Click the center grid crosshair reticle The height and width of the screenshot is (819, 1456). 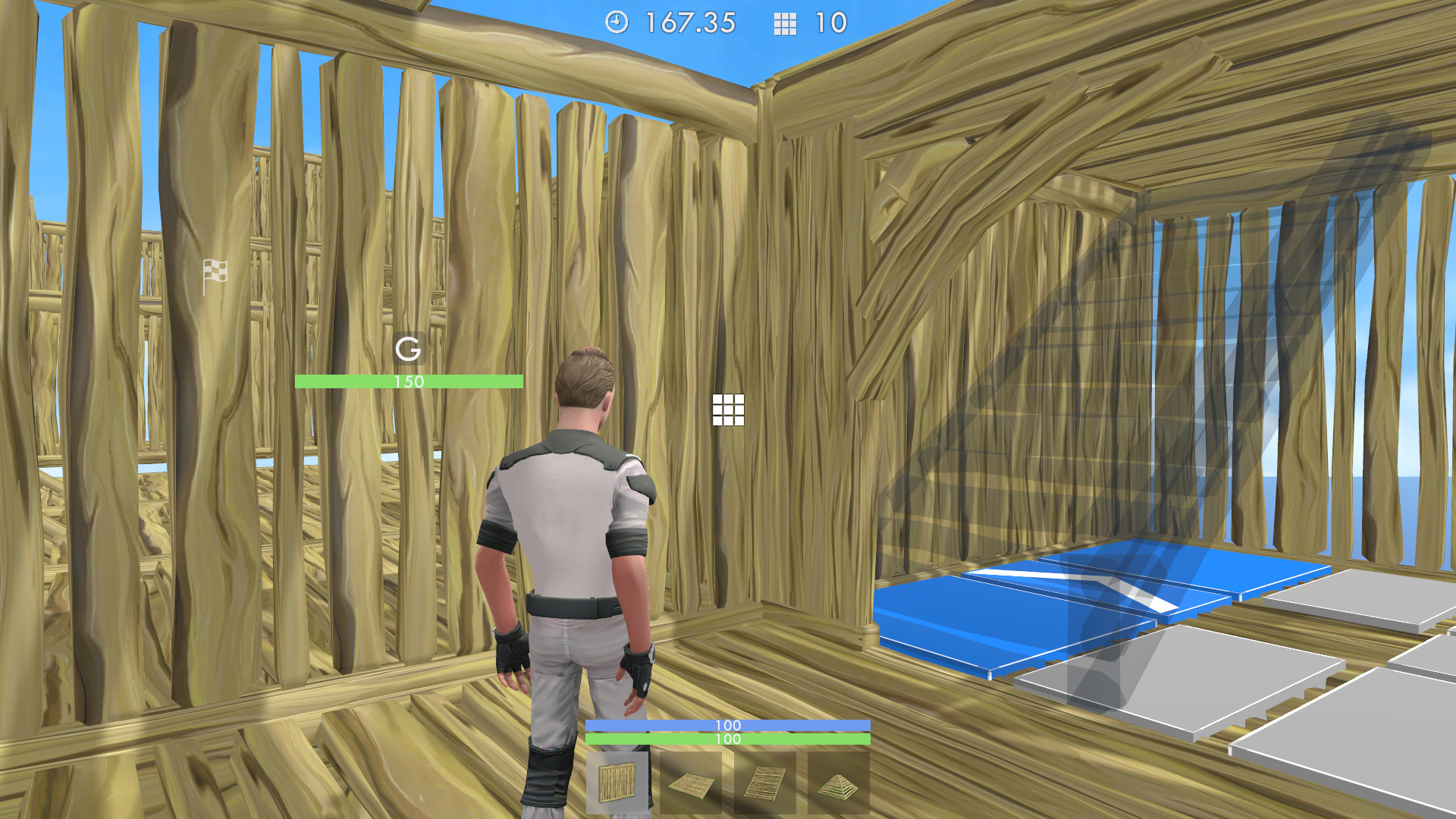pyautogui.click(x=729, y=410)
